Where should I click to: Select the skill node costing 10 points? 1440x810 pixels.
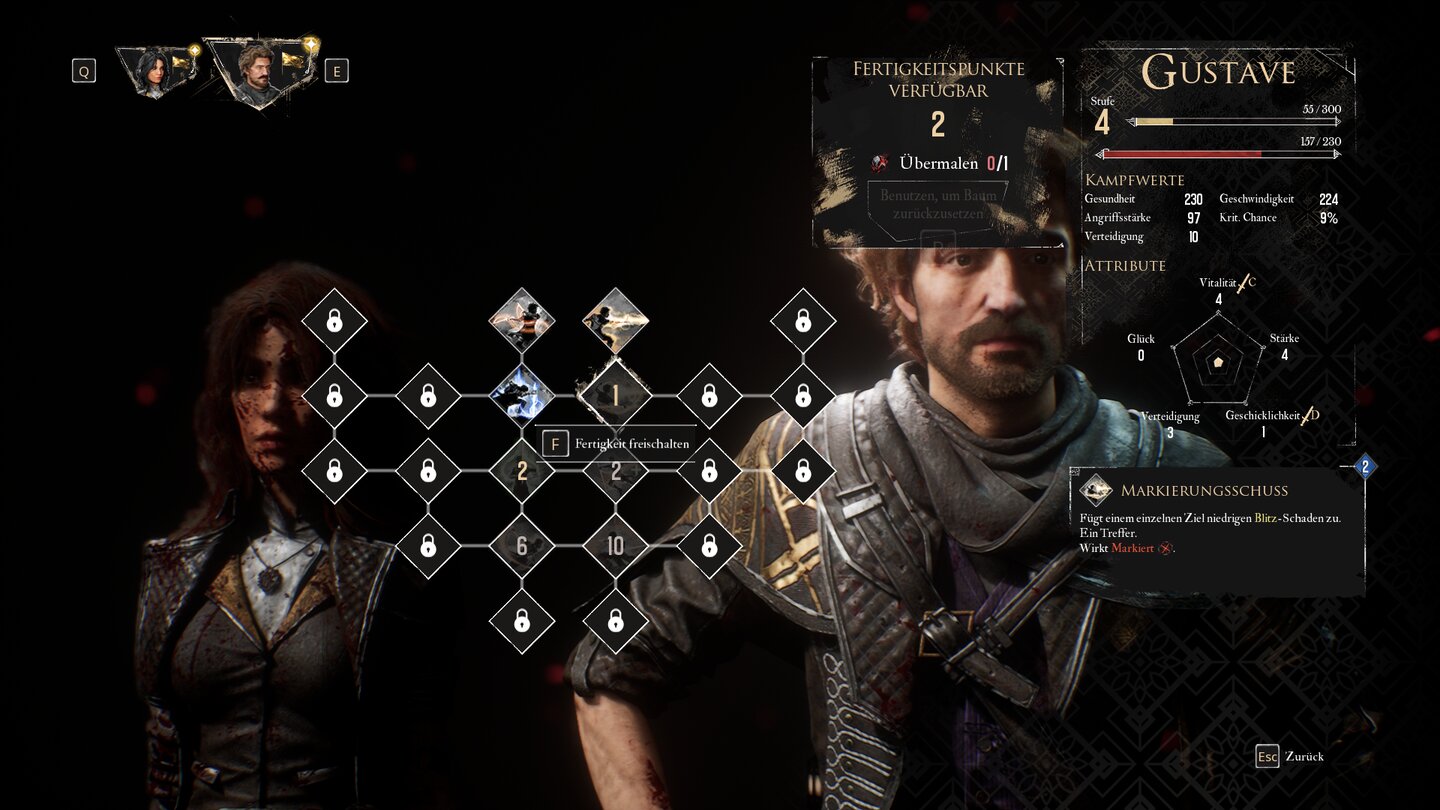pos(615,546)
